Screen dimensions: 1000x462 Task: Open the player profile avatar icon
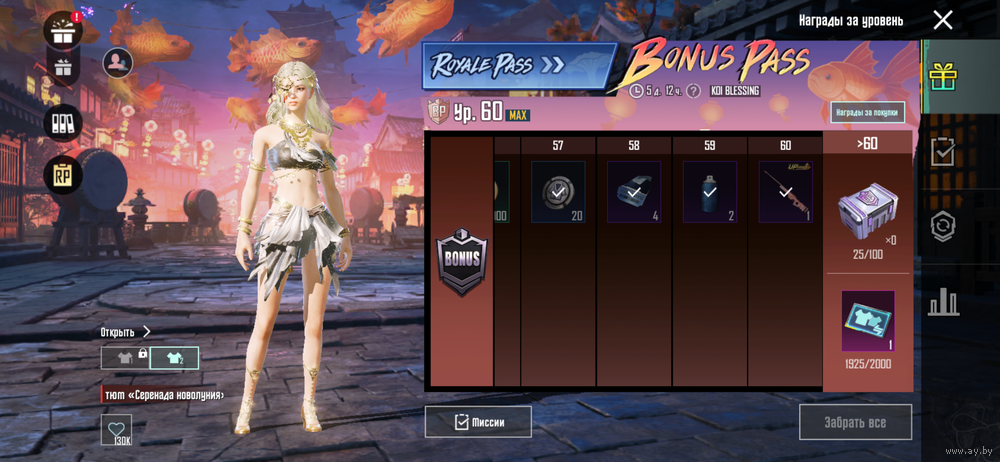[118, 63]
